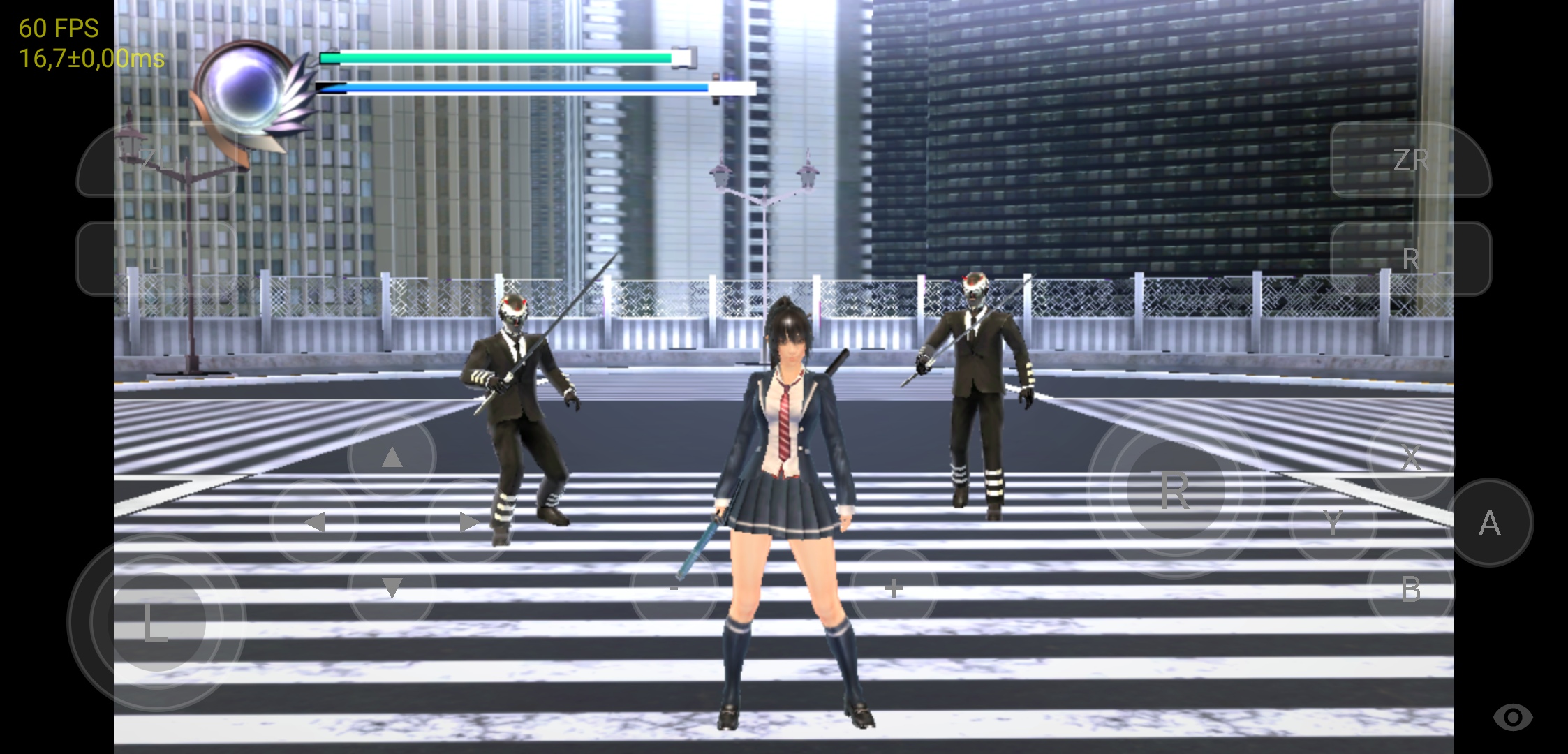Viewport: 1568px width, 754px height.
Task: Tap the ZR trigger control
Action: 1411,159
